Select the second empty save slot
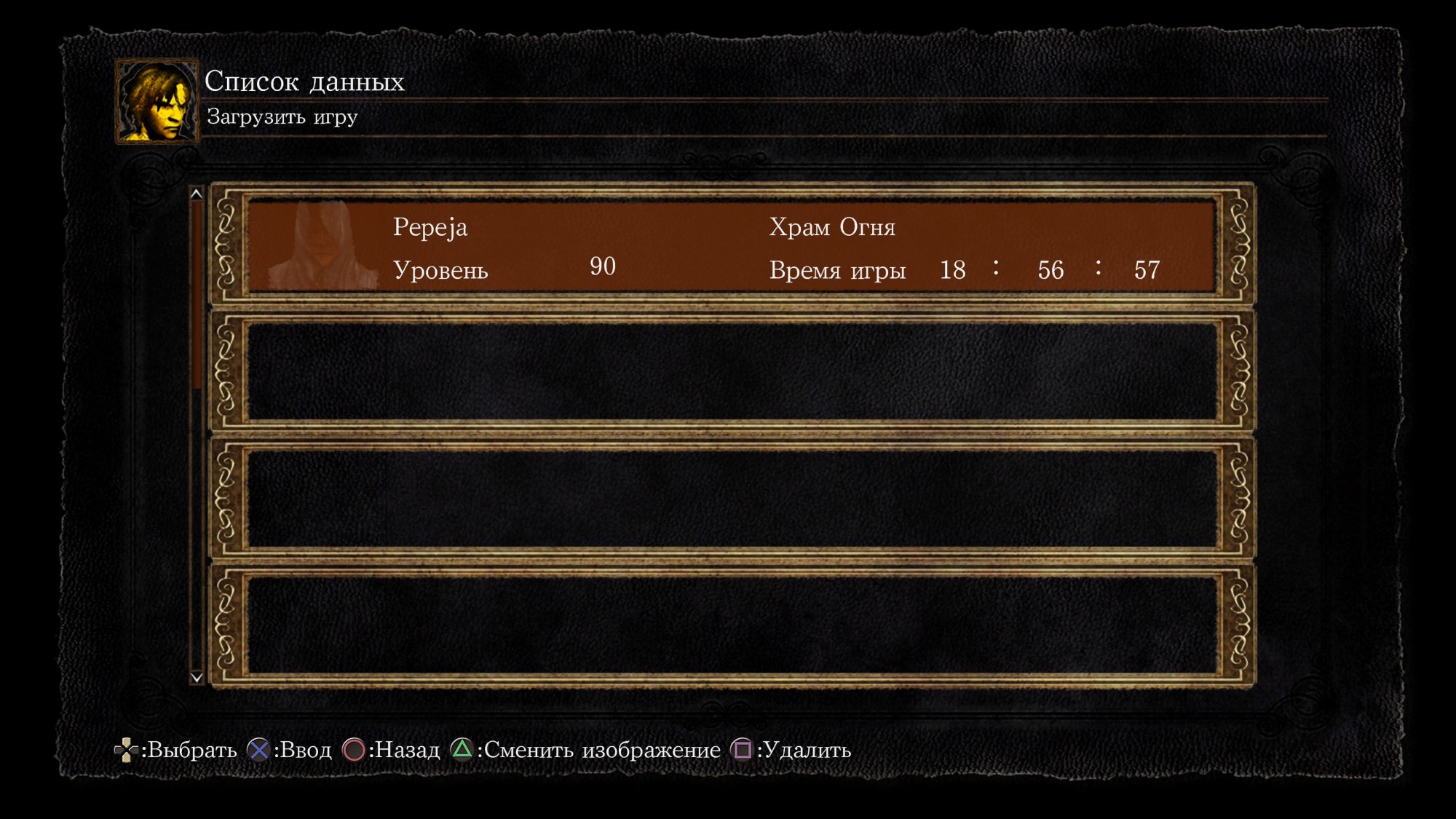The width and height of the screenshot is (1456, 819). 728,371
